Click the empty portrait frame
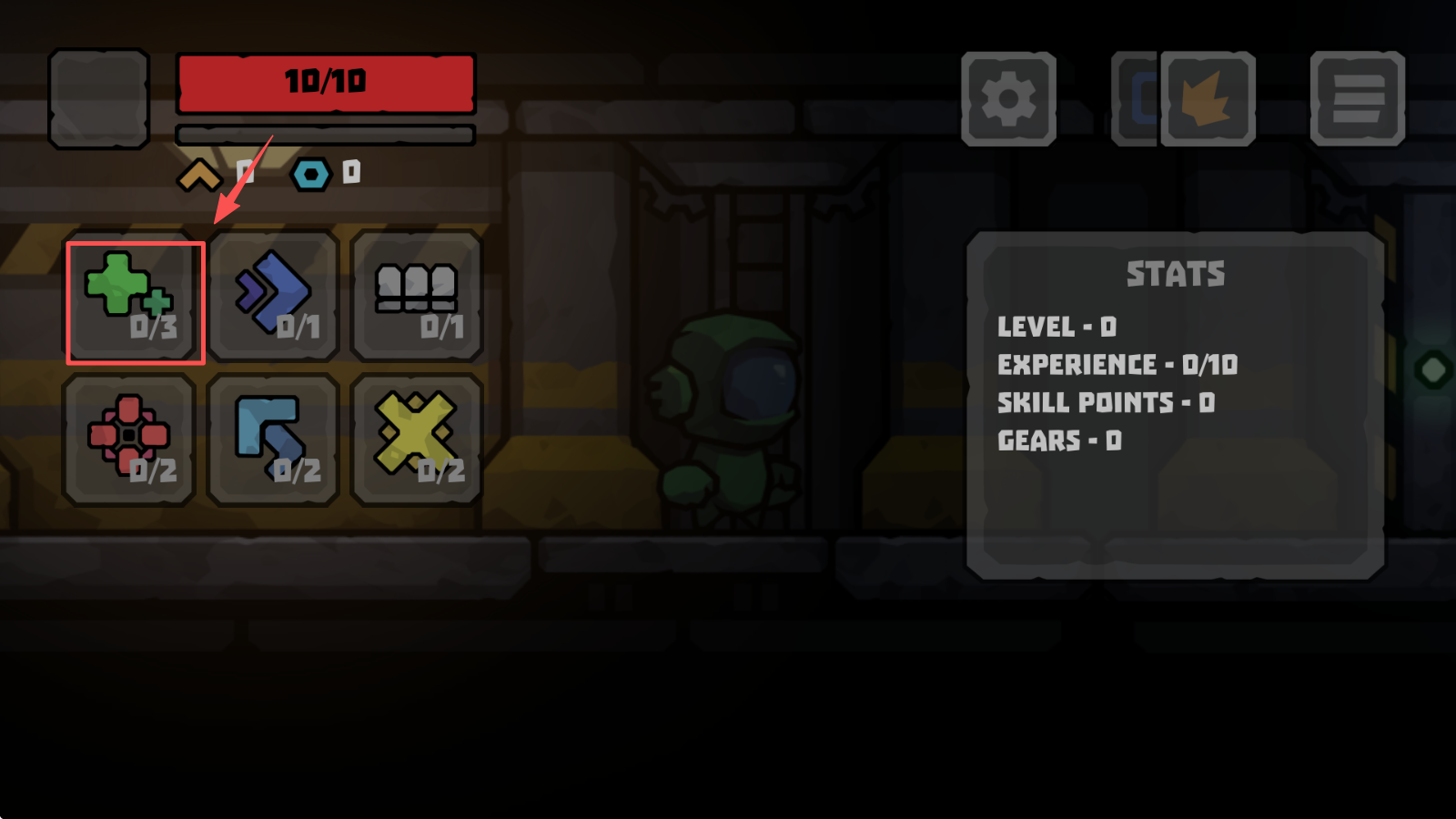This screenshot has height=819, width=1456. click(x=99, y=99)
